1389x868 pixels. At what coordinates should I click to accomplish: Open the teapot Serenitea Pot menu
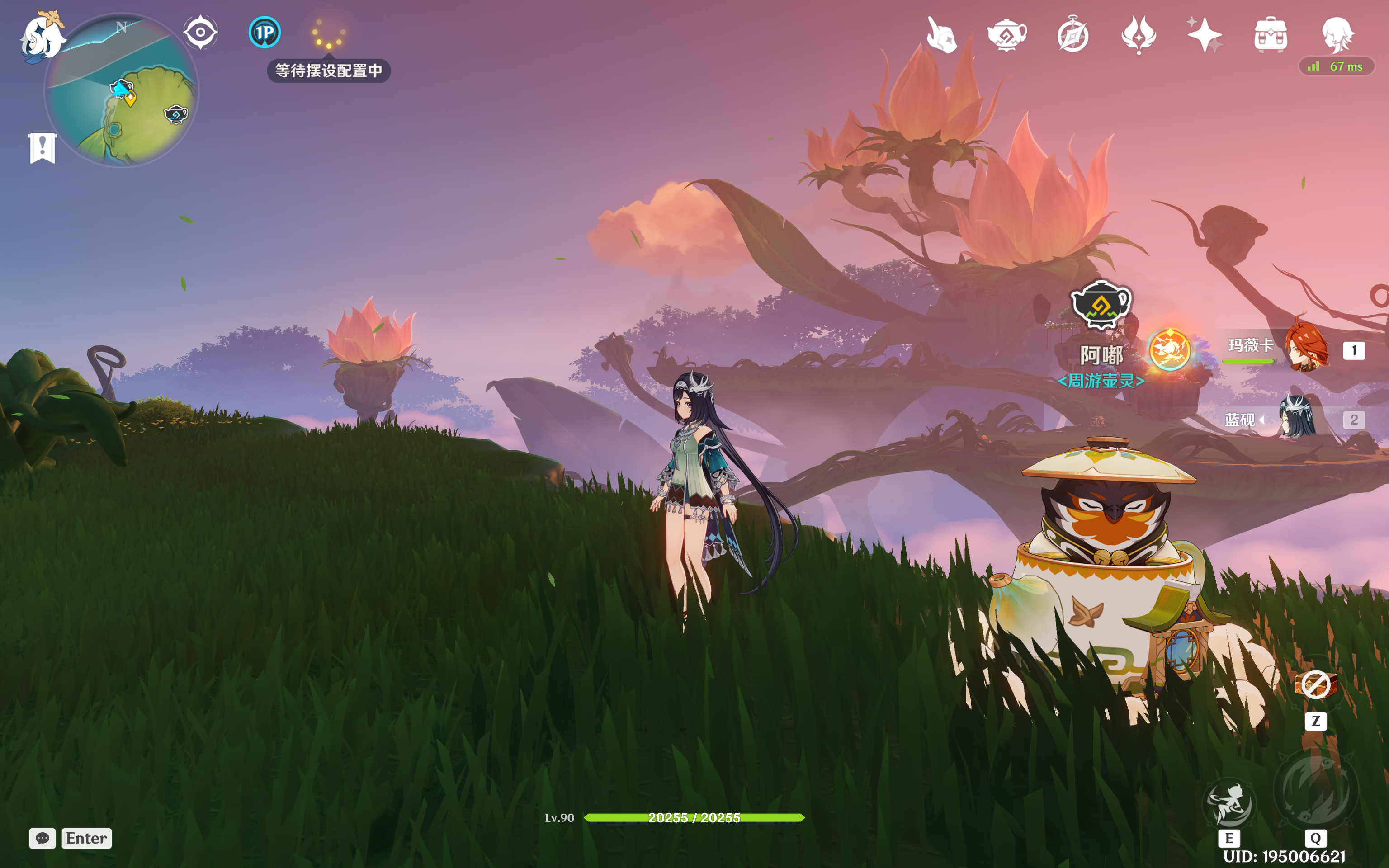click(x=1007, y=34)
